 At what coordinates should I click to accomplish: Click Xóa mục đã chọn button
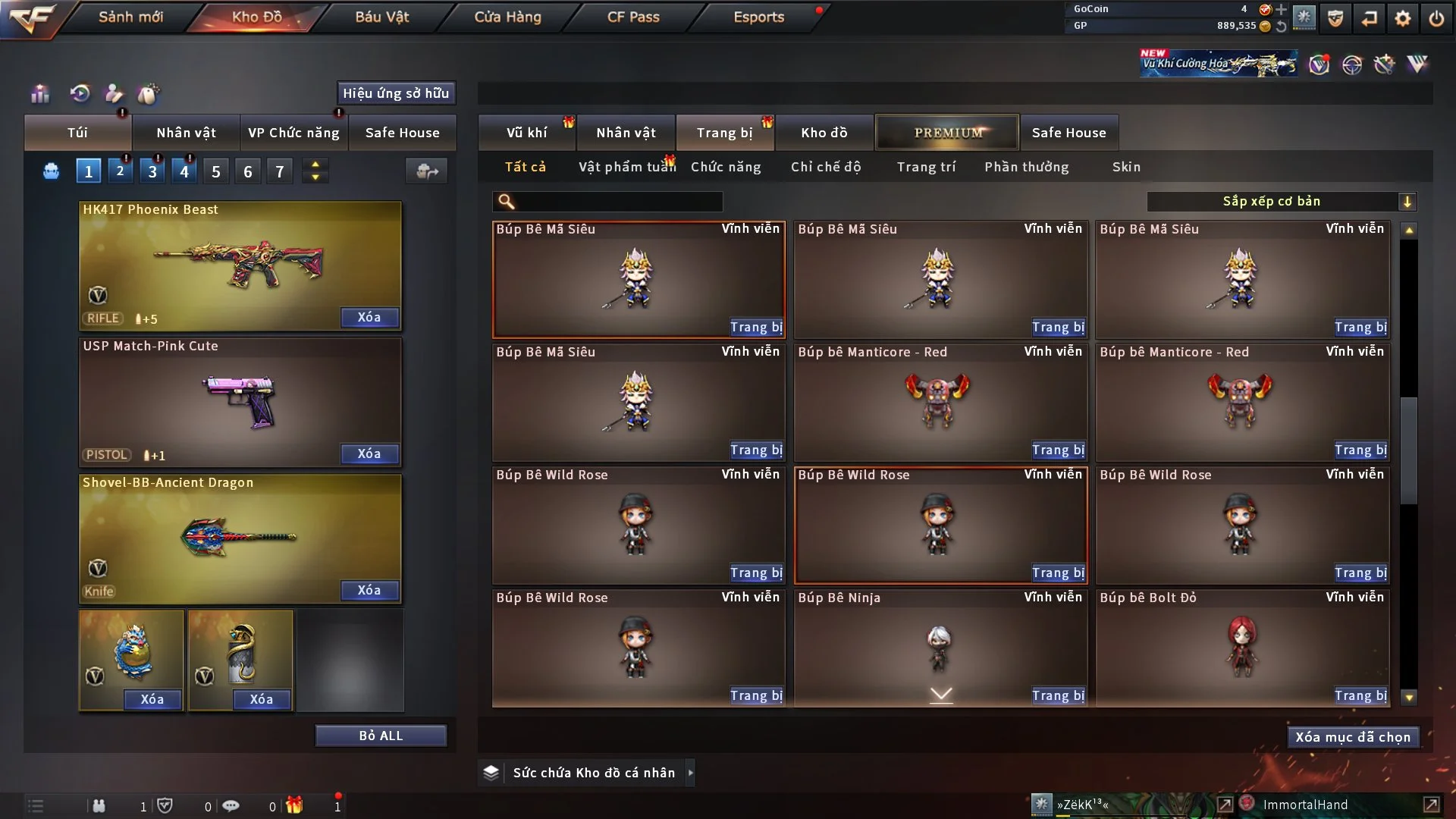pos(1353,737)
